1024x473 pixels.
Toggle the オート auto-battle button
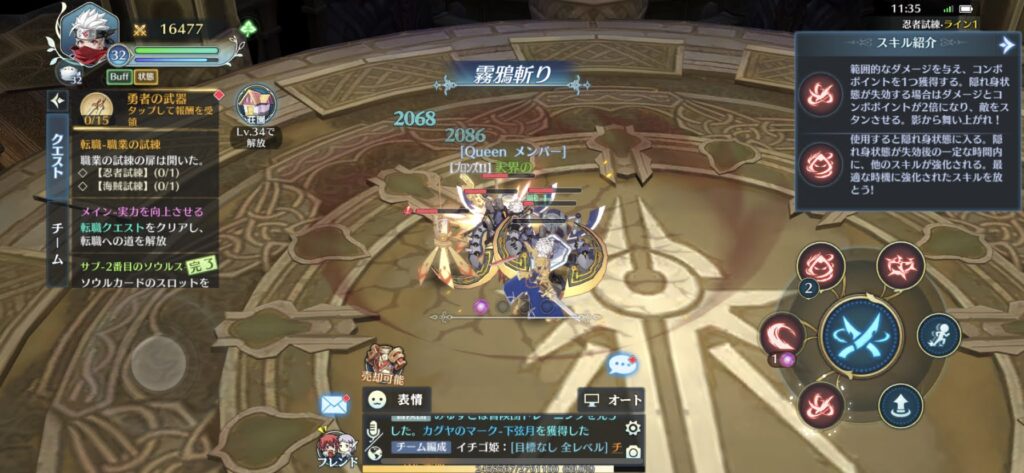pos(612,400)
